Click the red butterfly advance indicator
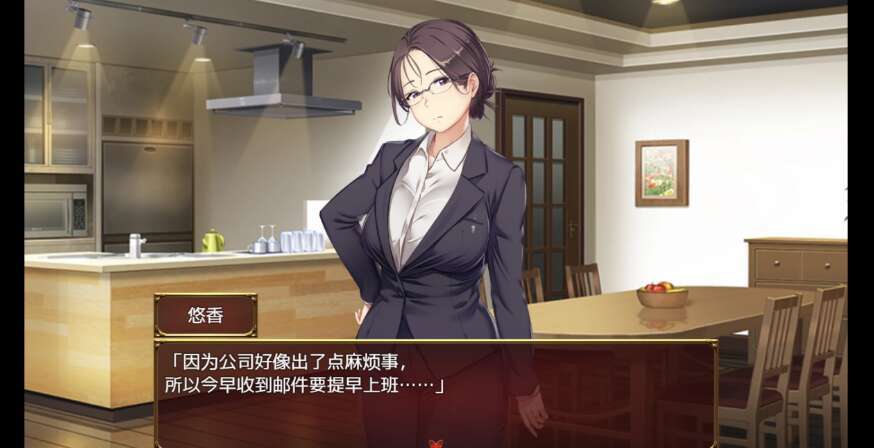 click(x=436, y=442)
